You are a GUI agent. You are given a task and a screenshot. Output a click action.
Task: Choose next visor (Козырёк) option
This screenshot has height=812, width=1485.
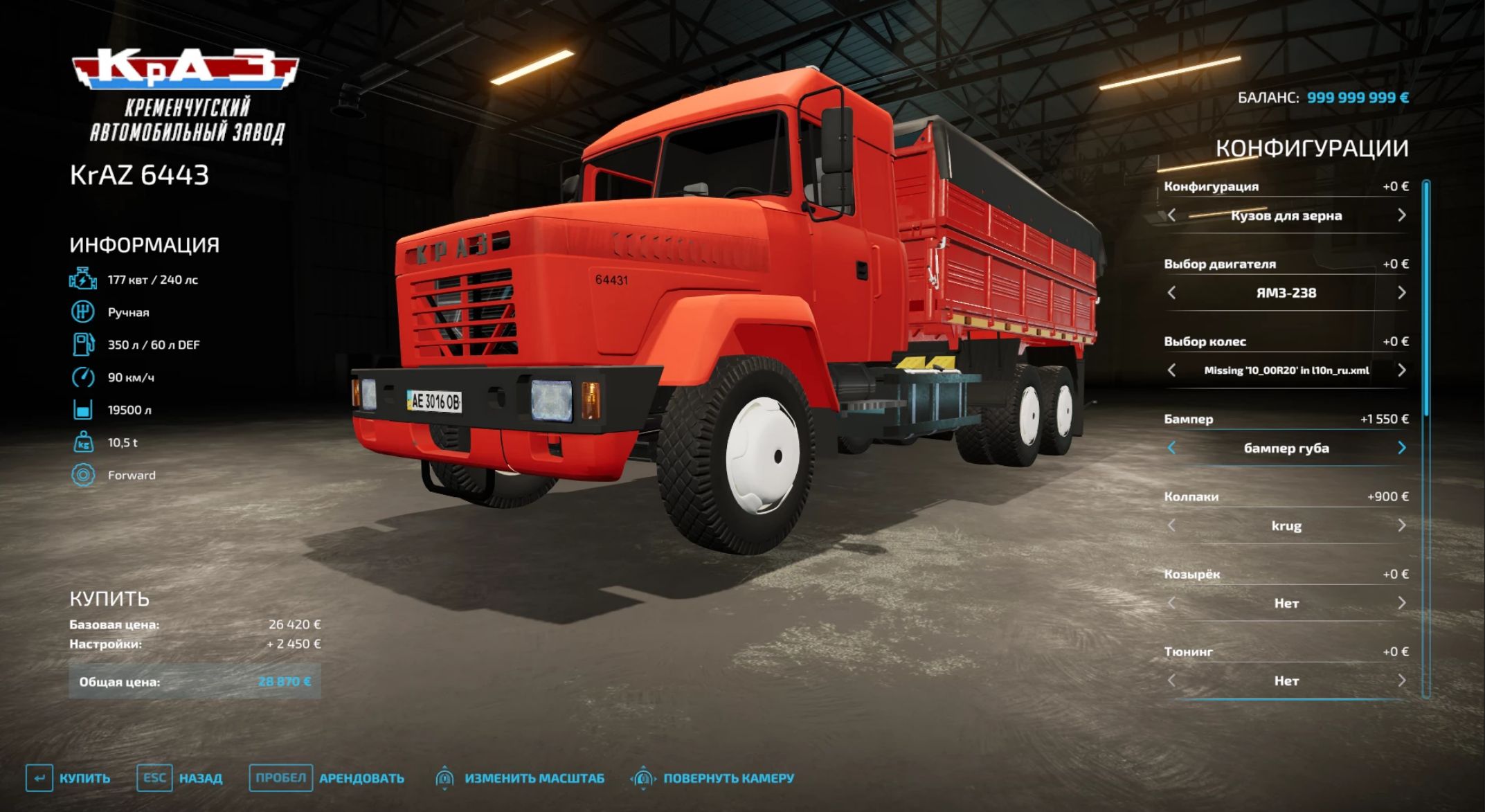click(x=1401, y=603)
